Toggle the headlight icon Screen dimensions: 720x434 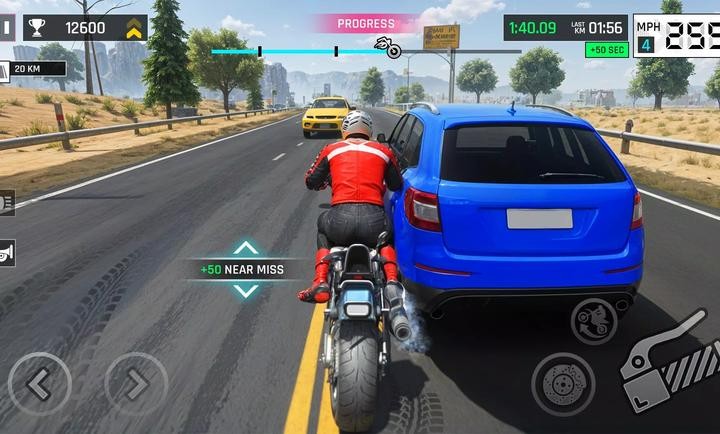pos(6,203)
